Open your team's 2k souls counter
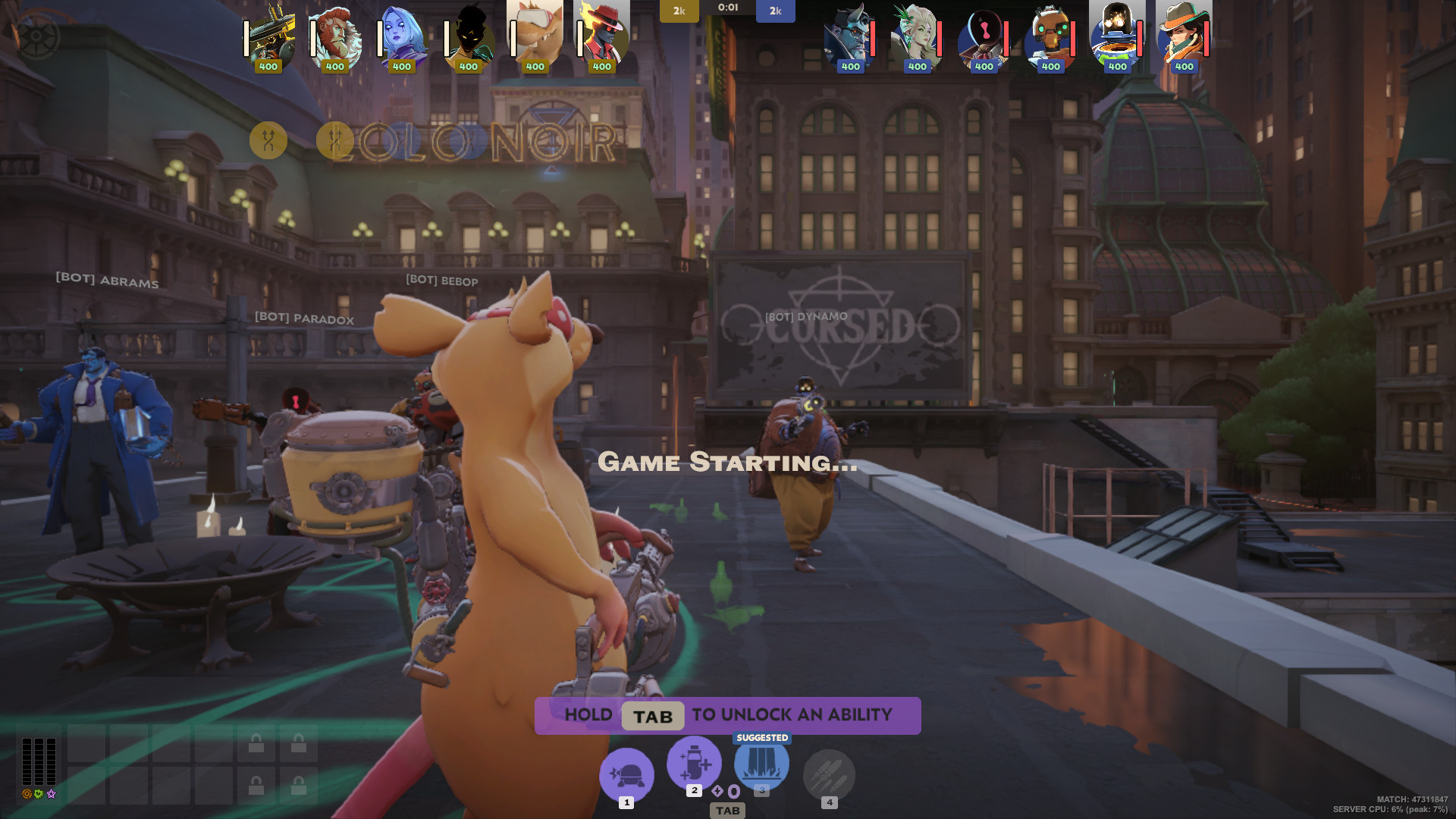This screenshot has width=1456, height=819. coord(679,11)
